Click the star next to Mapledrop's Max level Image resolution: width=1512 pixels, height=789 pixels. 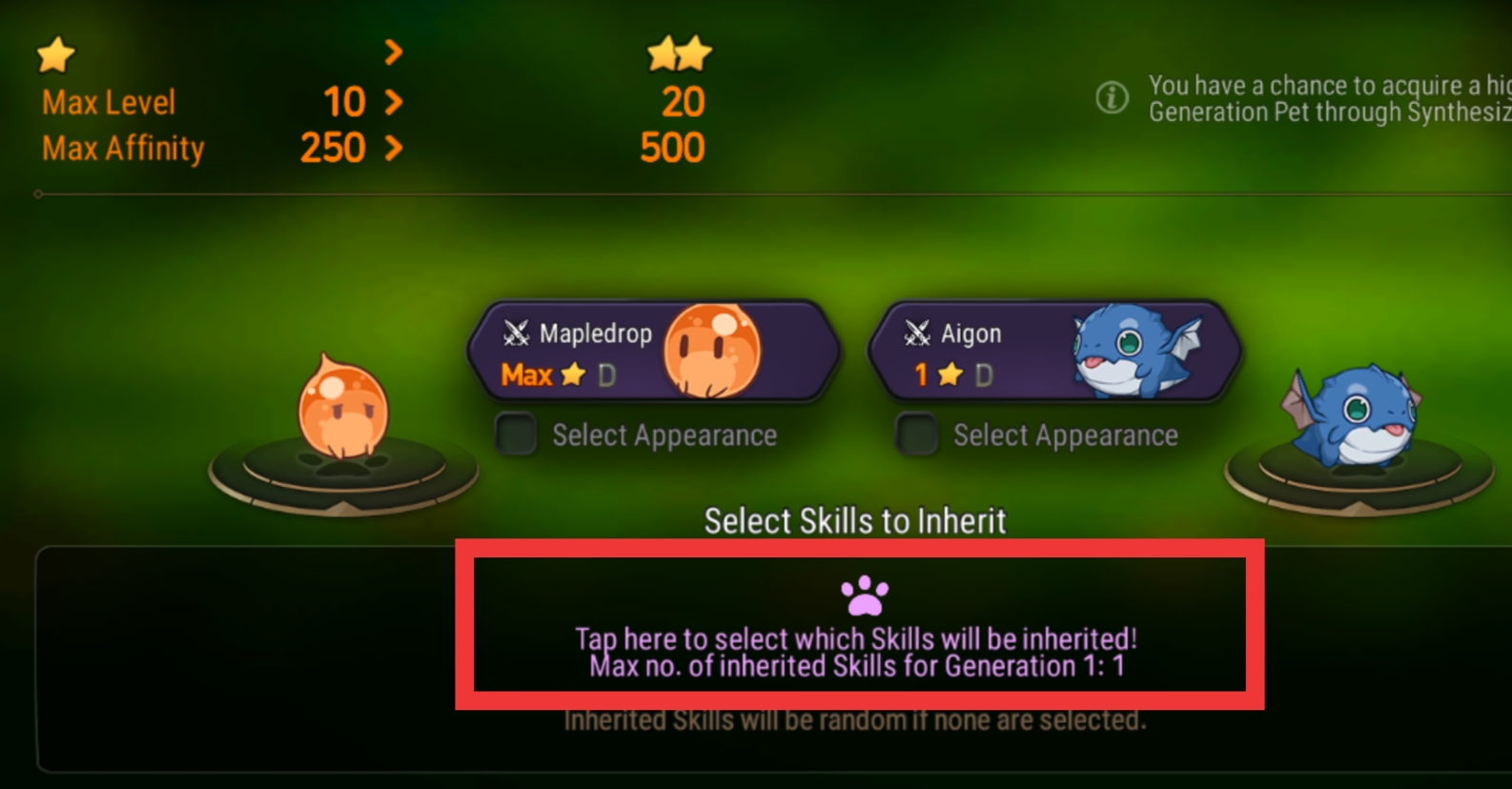point(572,375)
